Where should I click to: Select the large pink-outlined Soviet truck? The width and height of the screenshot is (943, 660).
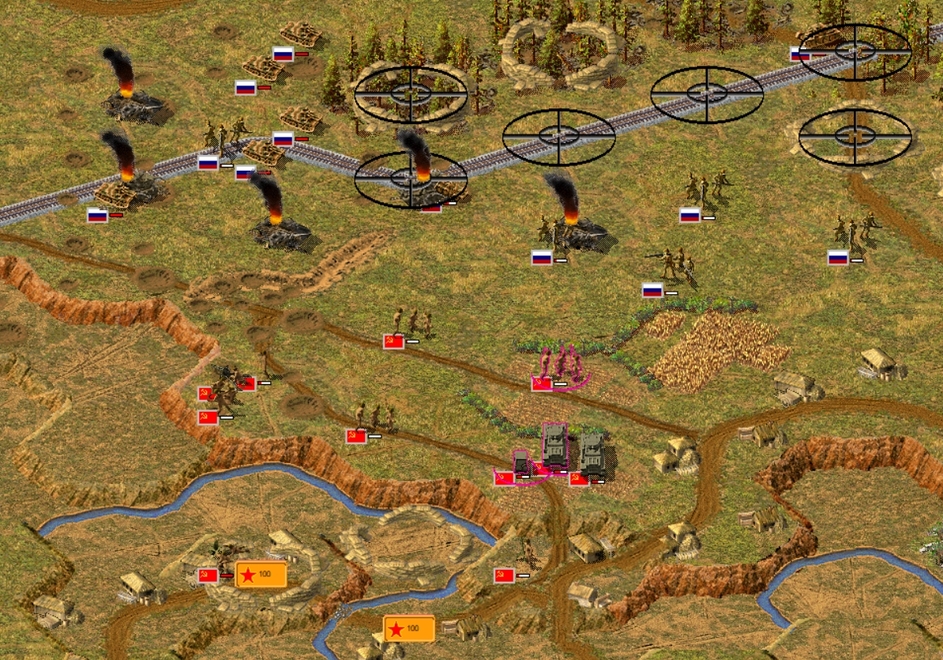click(554, 446)
